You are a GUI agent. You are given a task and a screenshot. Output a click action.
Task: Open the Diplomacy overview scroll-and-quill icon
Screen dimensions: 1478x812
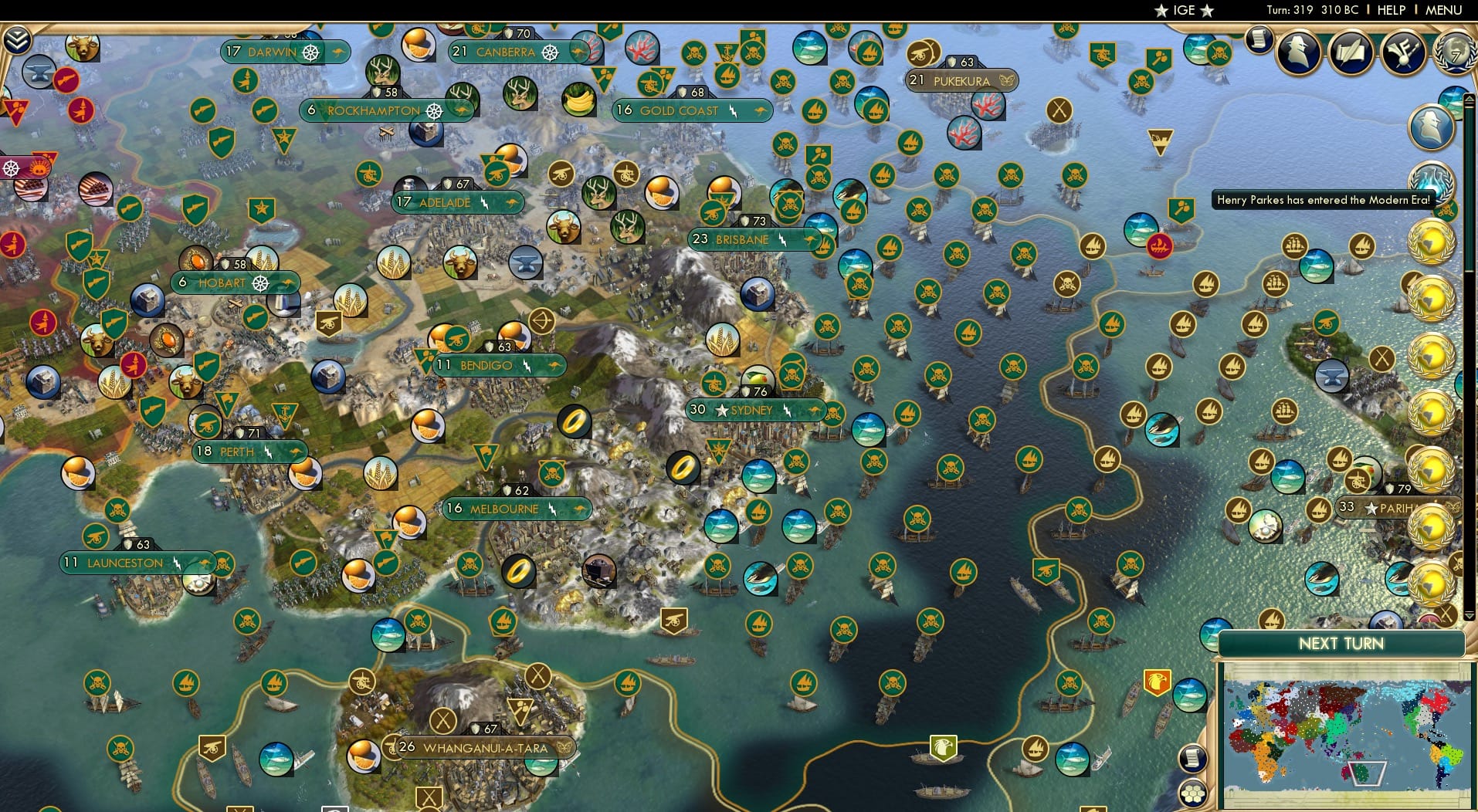coord(1349,53)
